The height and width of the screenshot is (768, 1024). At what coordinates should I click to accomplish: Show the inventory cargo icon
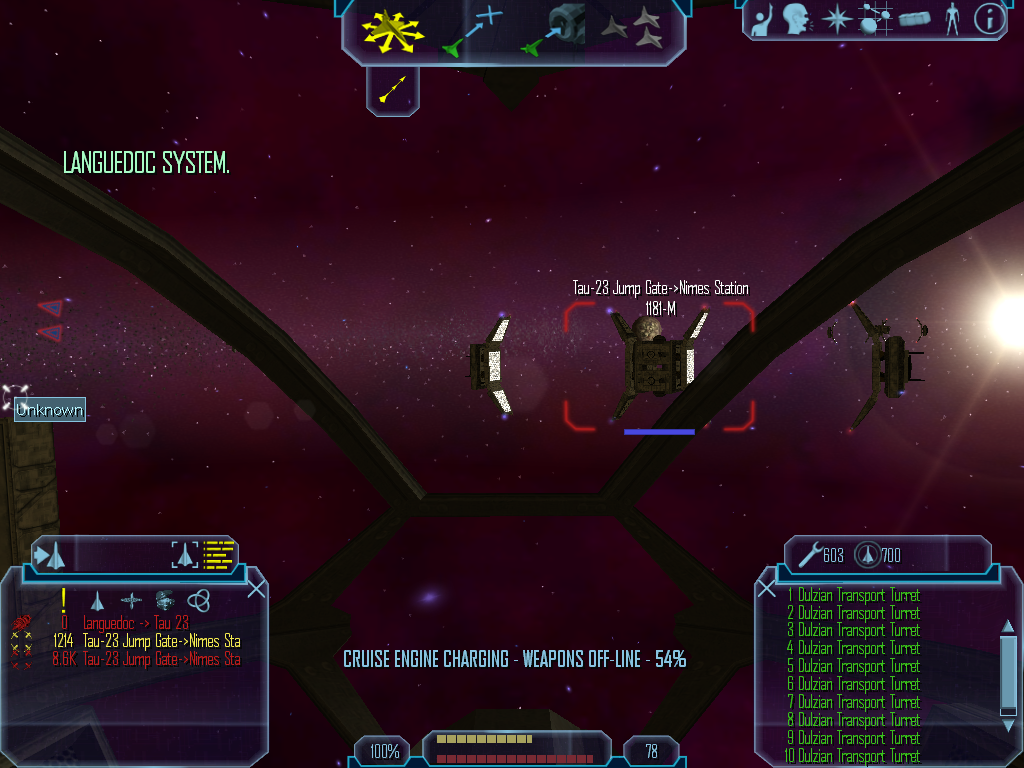914,19
